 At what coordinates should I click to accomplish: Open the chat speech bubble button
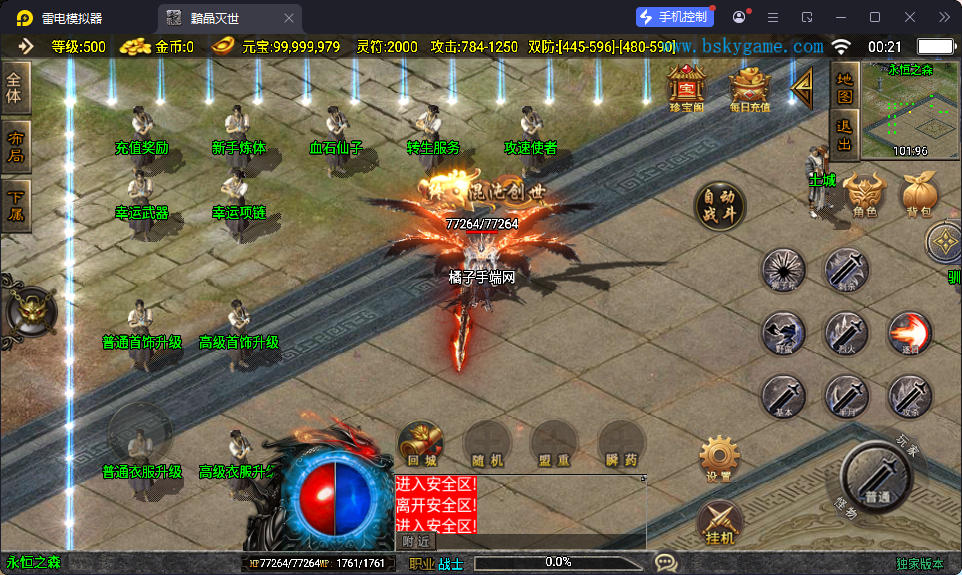pyautogui.click(x=666, y=563)
